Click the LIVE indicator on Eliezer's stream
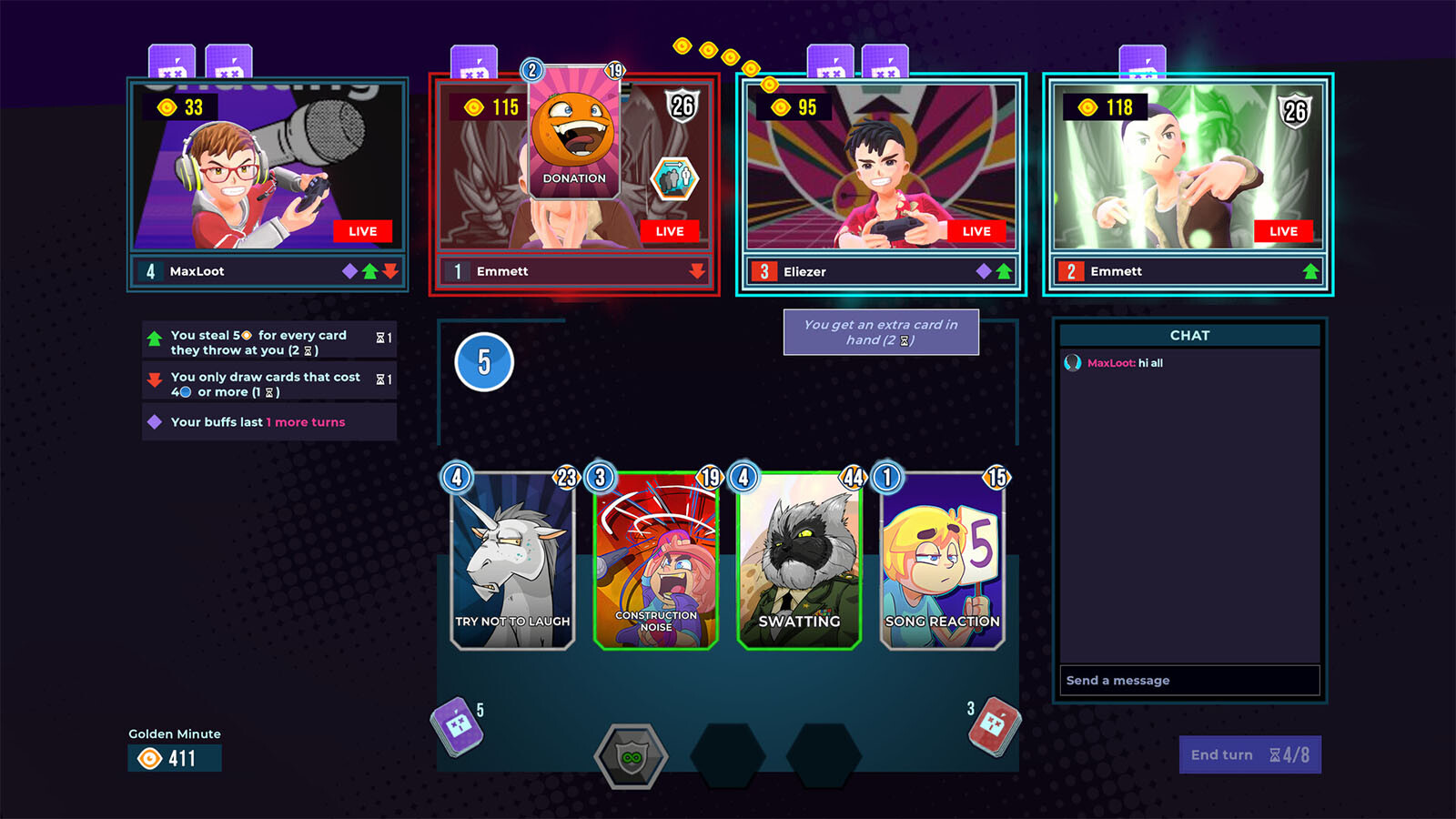The height and width of the screenshot is (819, 1456). (976, 231)
